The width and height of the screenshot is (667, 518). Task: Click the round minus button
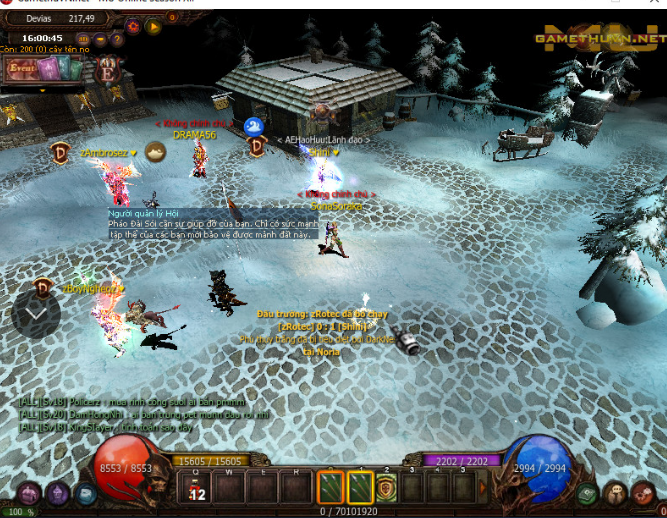(x=100, y=39)
